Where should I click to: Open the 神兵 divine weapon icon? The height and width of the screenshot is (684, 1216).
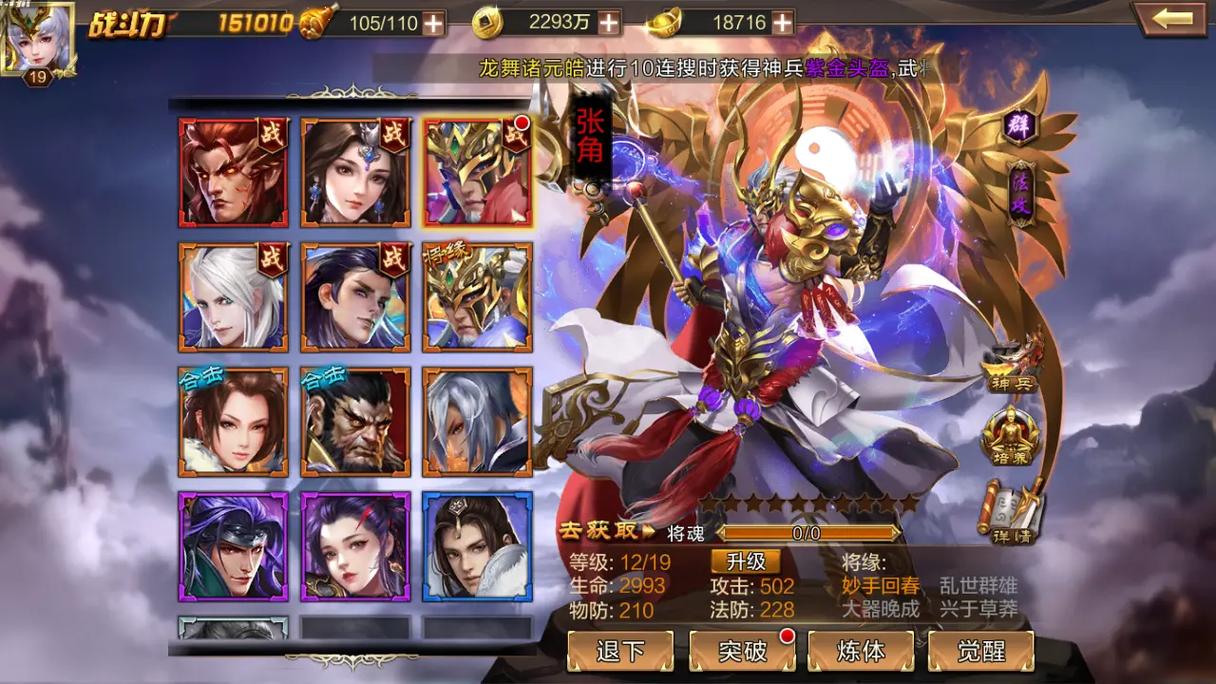[1010, 364]
